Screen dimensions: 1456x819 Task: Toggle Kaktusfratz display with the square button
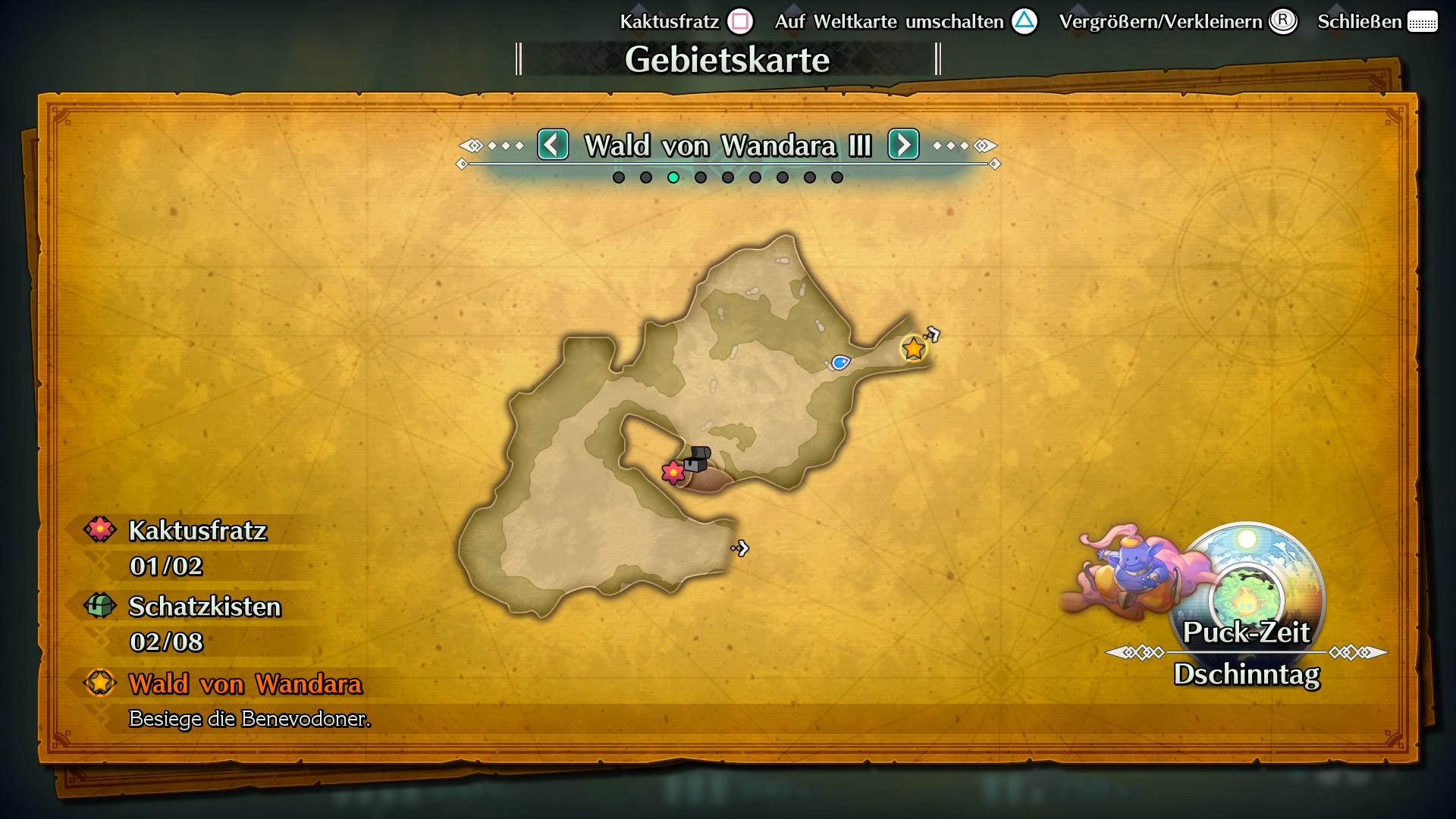coord(740,20)
